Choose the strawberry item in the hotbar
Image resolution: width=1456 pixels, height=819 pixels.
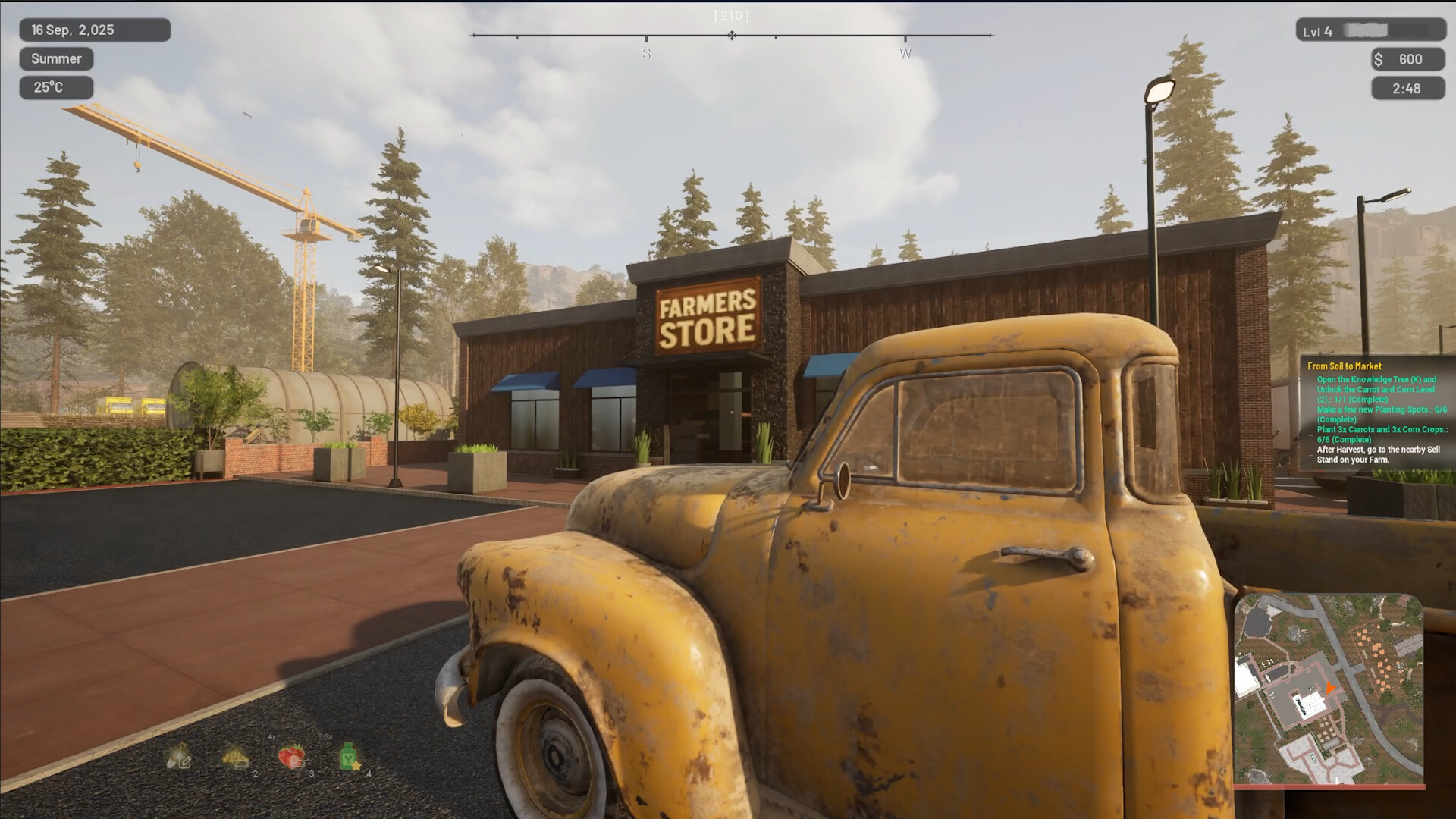(x=291, y=756)
